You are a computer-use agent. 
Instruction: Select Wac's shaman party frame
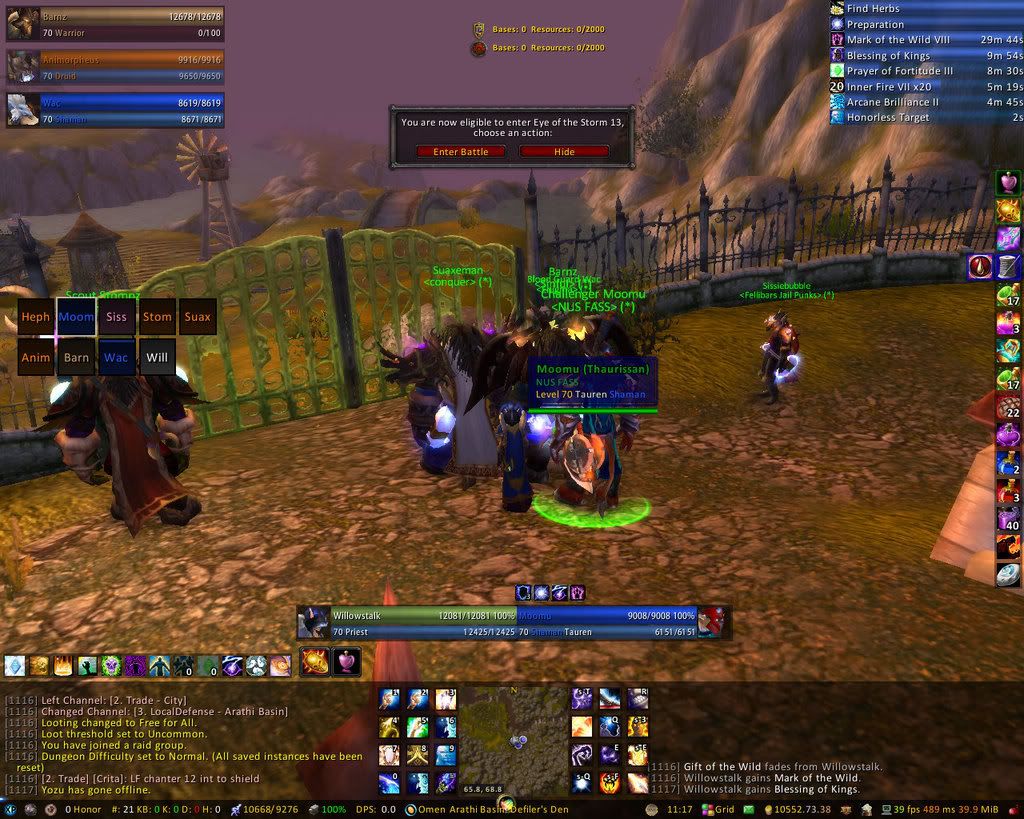pos(115,110)
